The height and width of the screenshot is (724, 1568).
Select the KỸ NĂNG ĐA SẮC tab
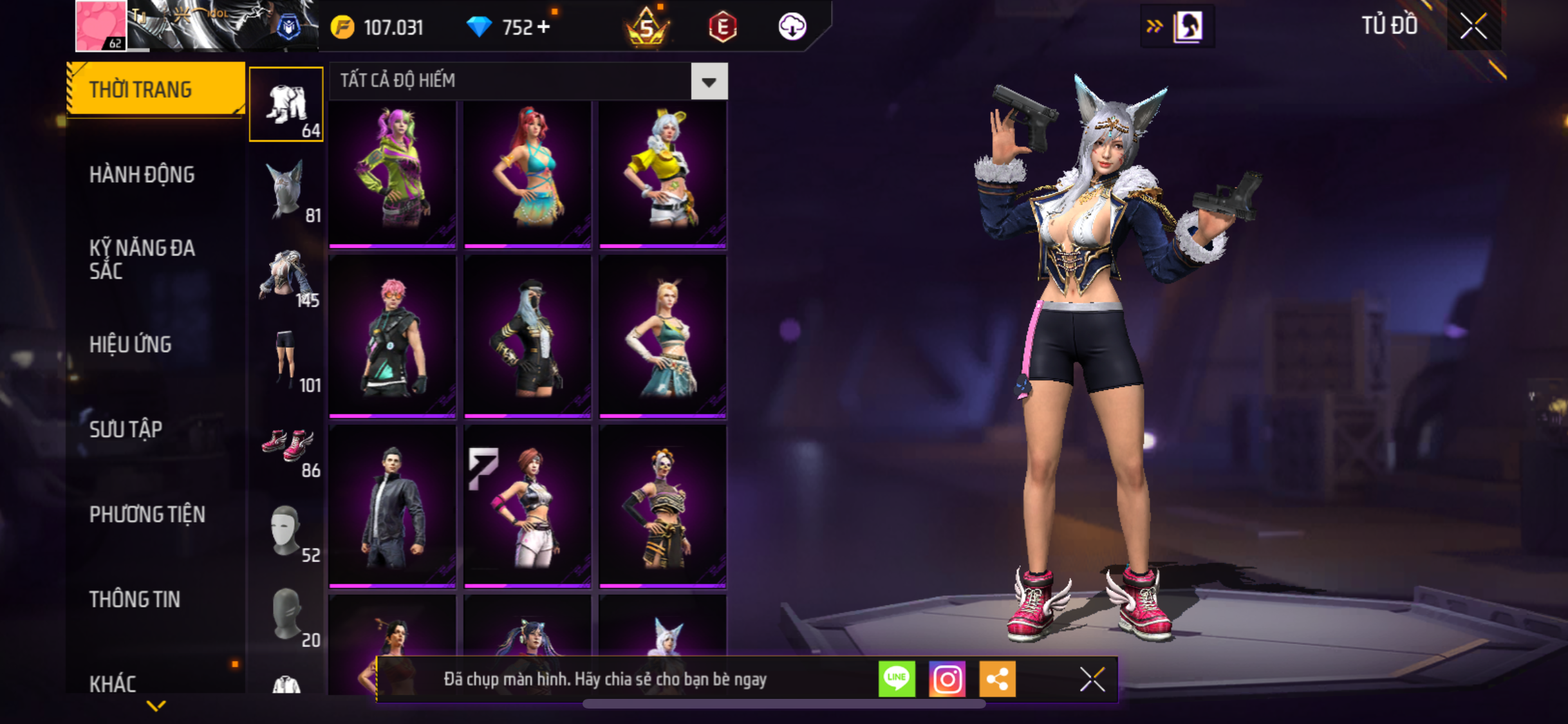(142, 259)
